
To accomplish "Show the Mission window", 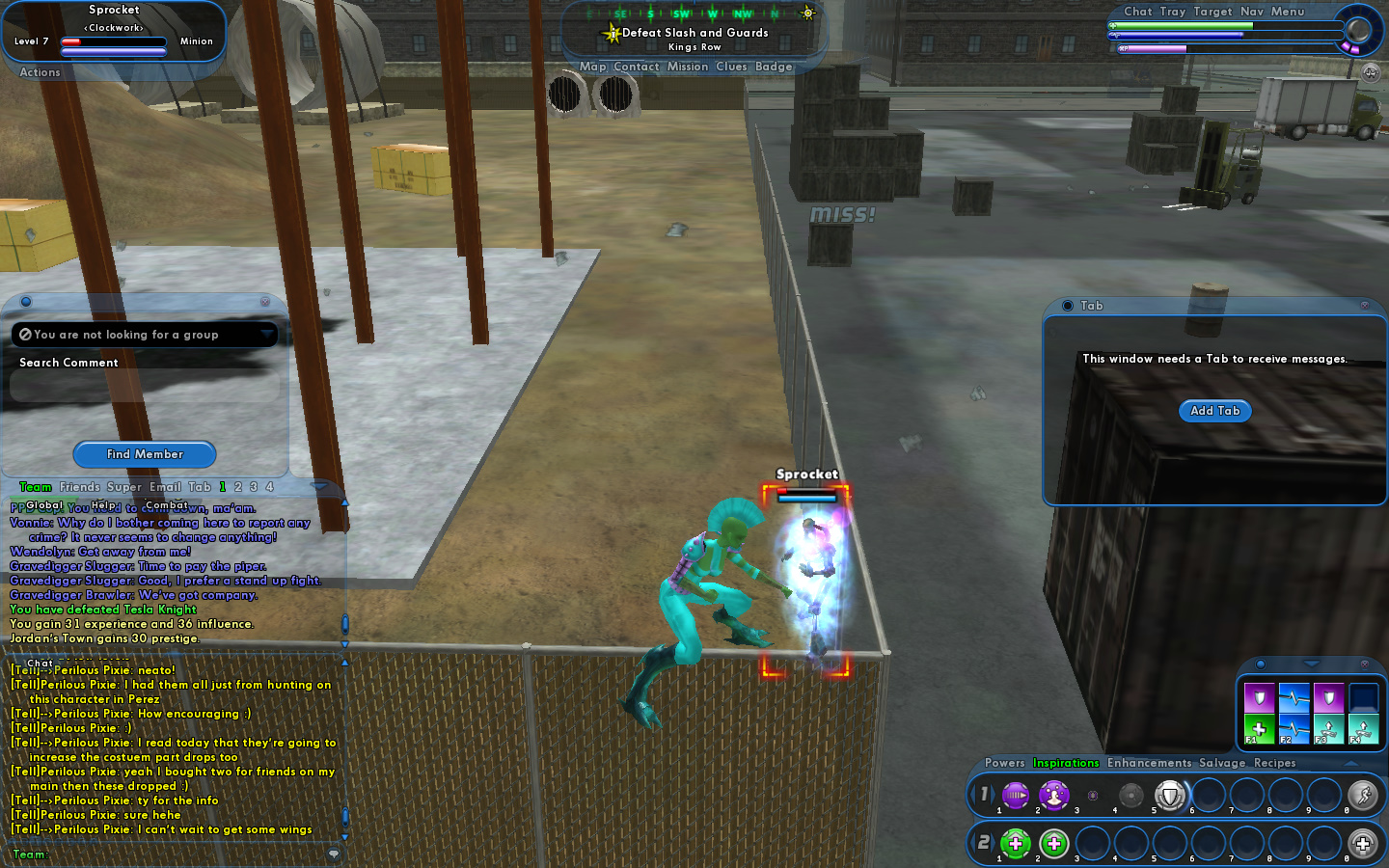I will (x=687, y=67).
